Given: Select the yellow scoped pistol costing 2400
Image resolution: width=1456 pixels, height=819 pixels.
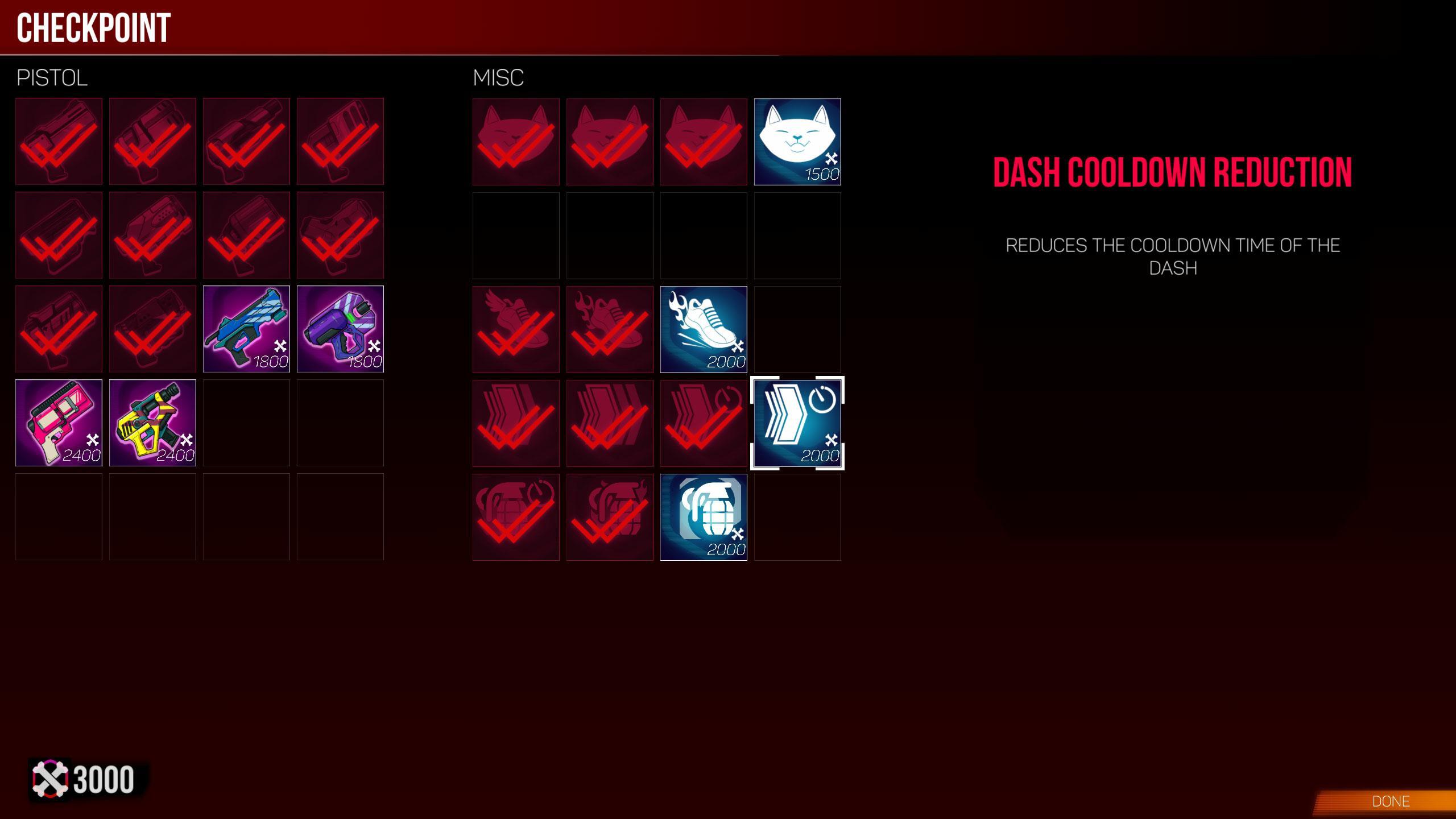Looking at the screenshot, I should pos(152,422).
